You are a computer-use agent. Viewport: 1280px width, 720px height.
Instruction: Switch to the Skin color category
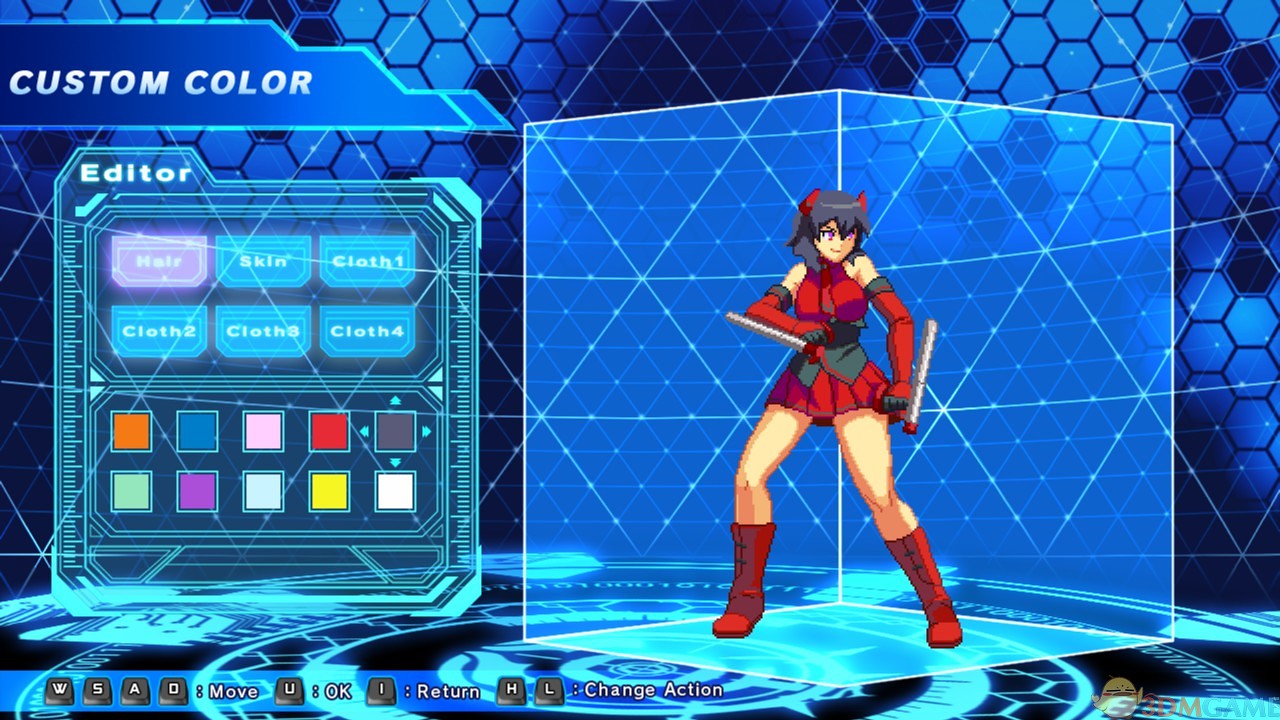pos(262,261)
